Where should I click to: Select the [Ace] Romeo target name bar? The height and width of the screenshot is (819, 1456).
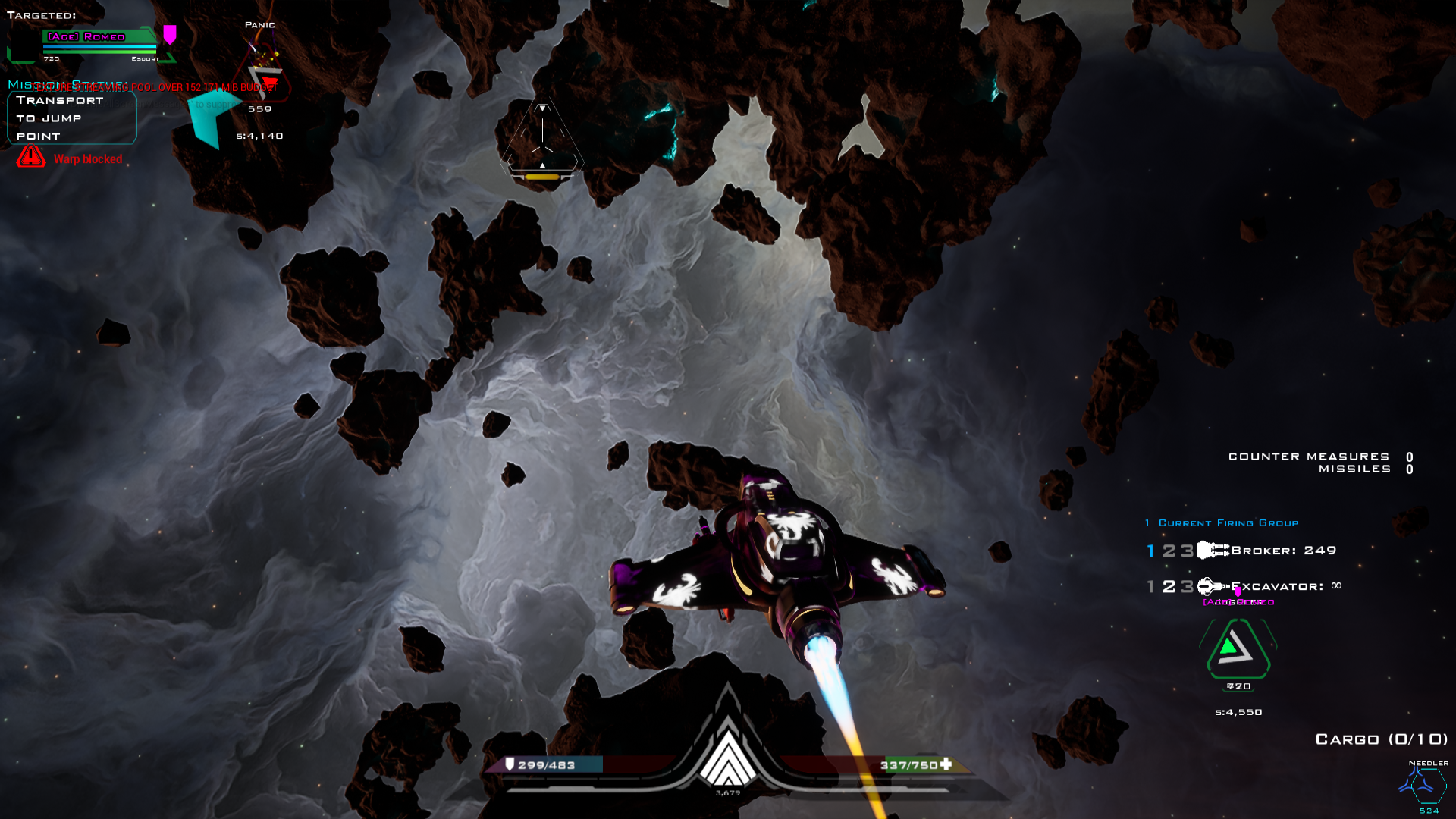[88, 36]
